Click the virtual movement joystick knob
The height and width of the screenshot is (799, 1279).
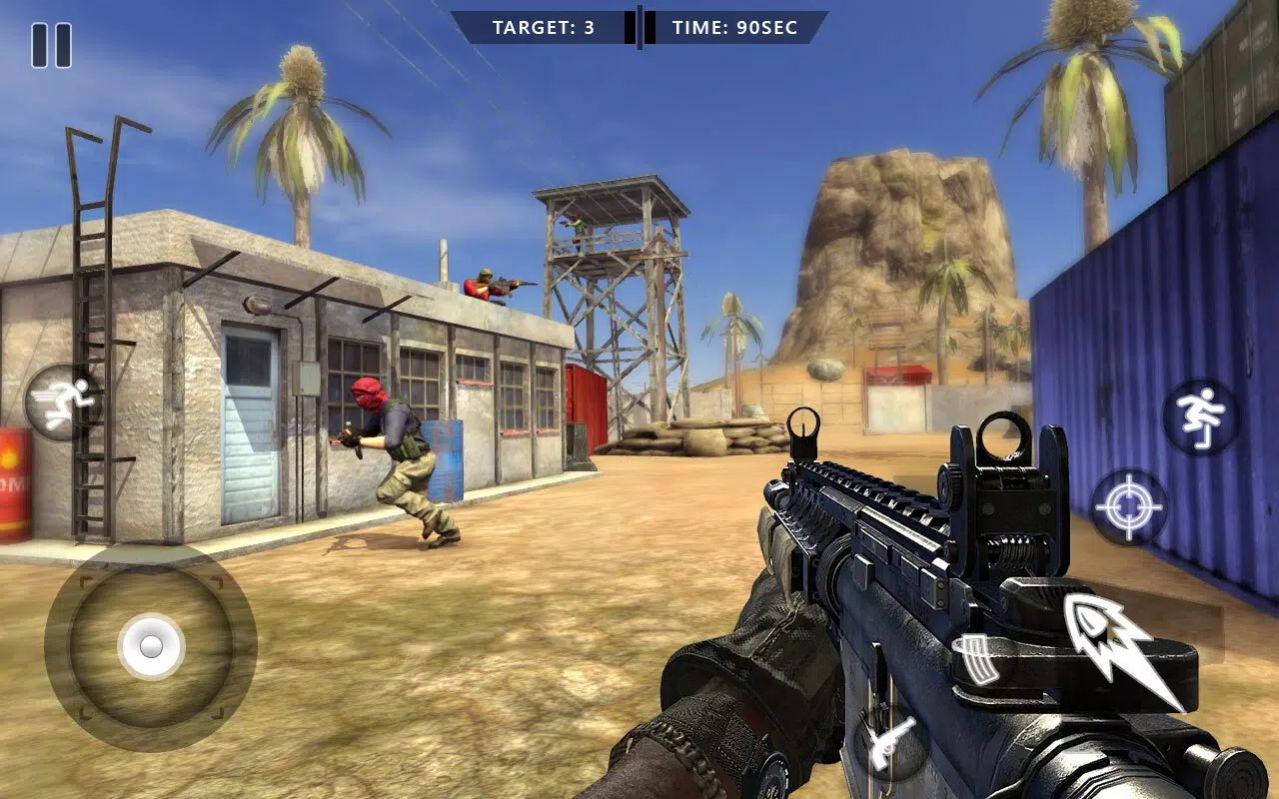[151, 646]
